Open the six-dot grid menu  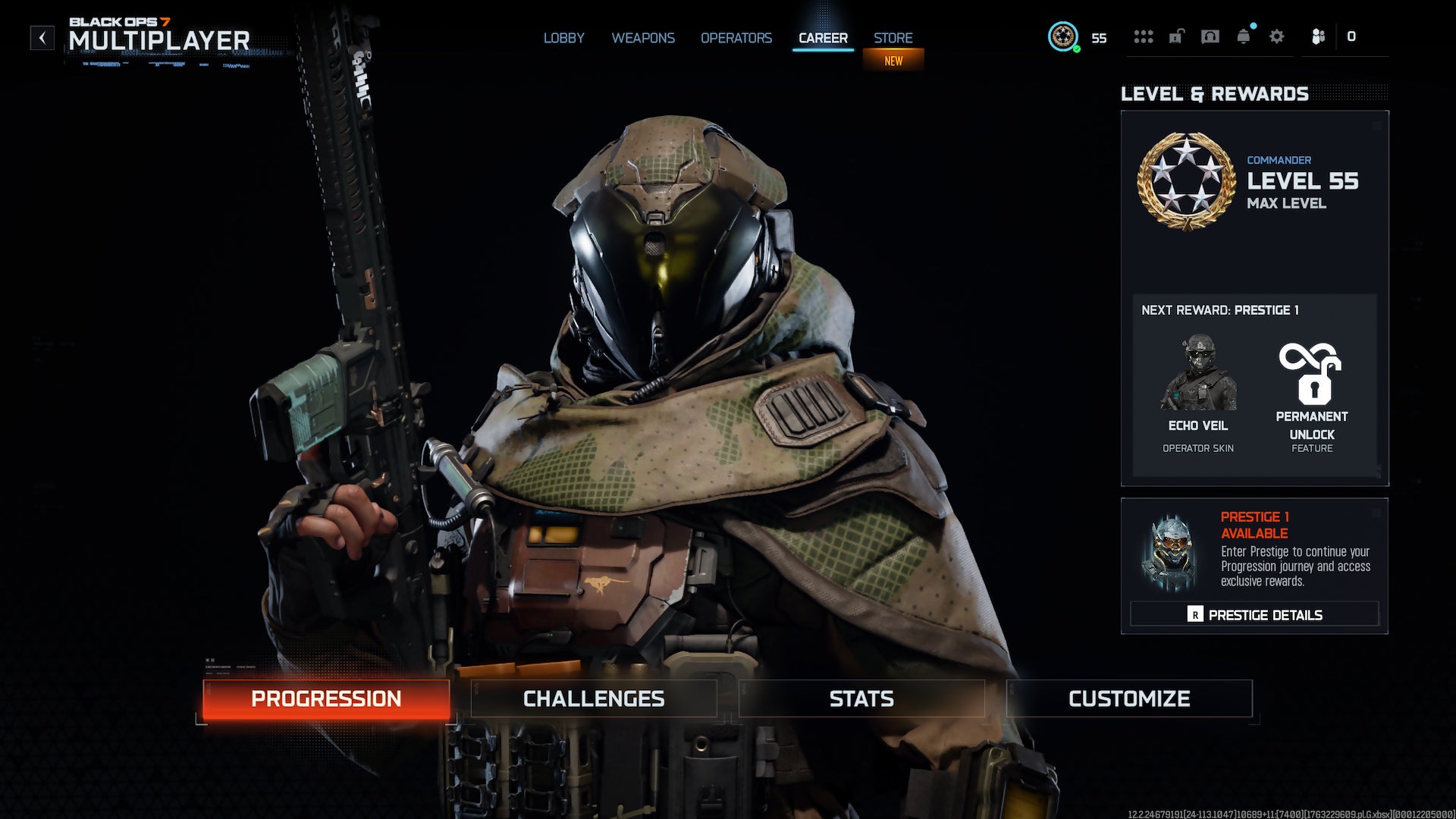pos(1143,36)
